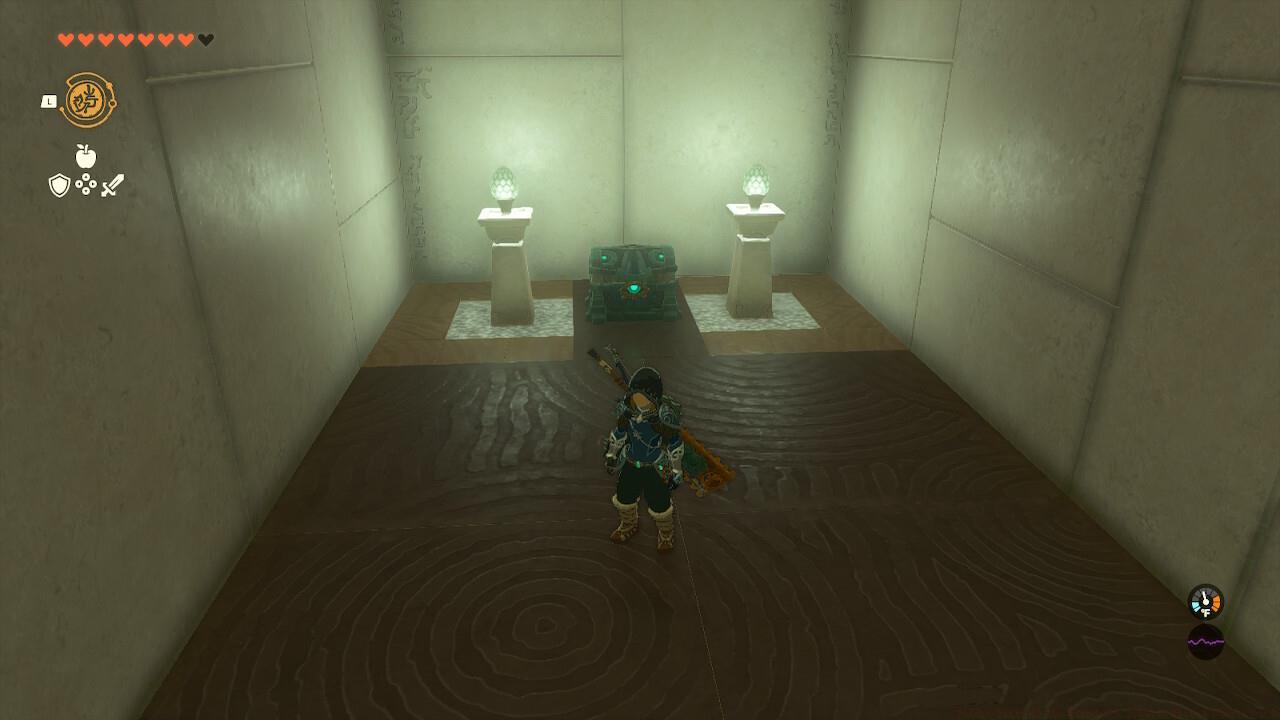This screenshot has width=1280, height=720.
Task: Click the apple food counter icon
Action: tap(84, 156)
